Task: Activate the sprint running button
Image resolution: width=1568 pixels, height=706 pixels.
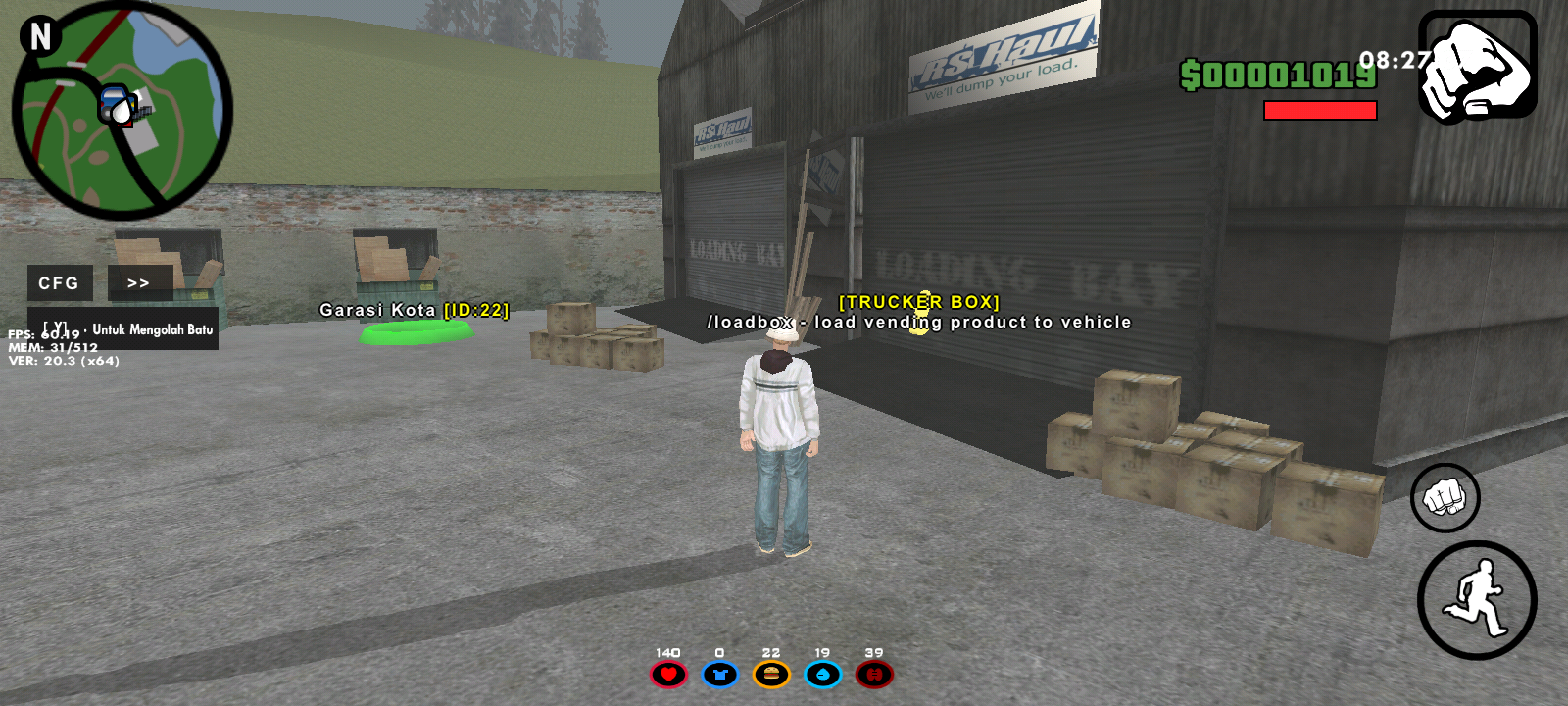Action: [x=1476, y=599]
